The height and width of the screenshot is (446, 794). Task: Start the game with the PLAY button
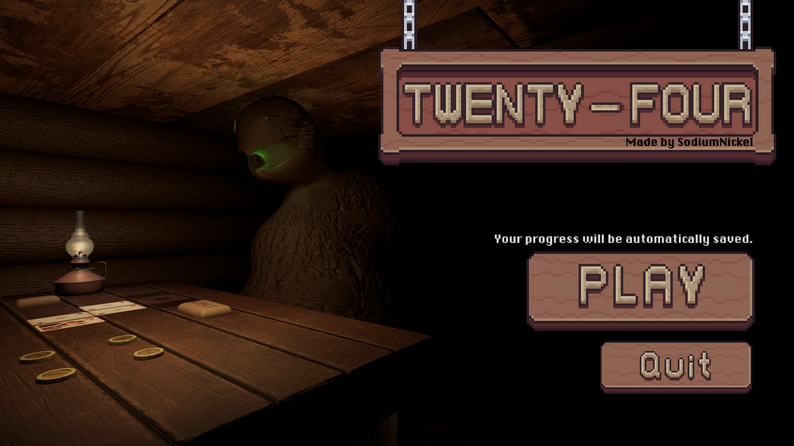tap(640, 287)
